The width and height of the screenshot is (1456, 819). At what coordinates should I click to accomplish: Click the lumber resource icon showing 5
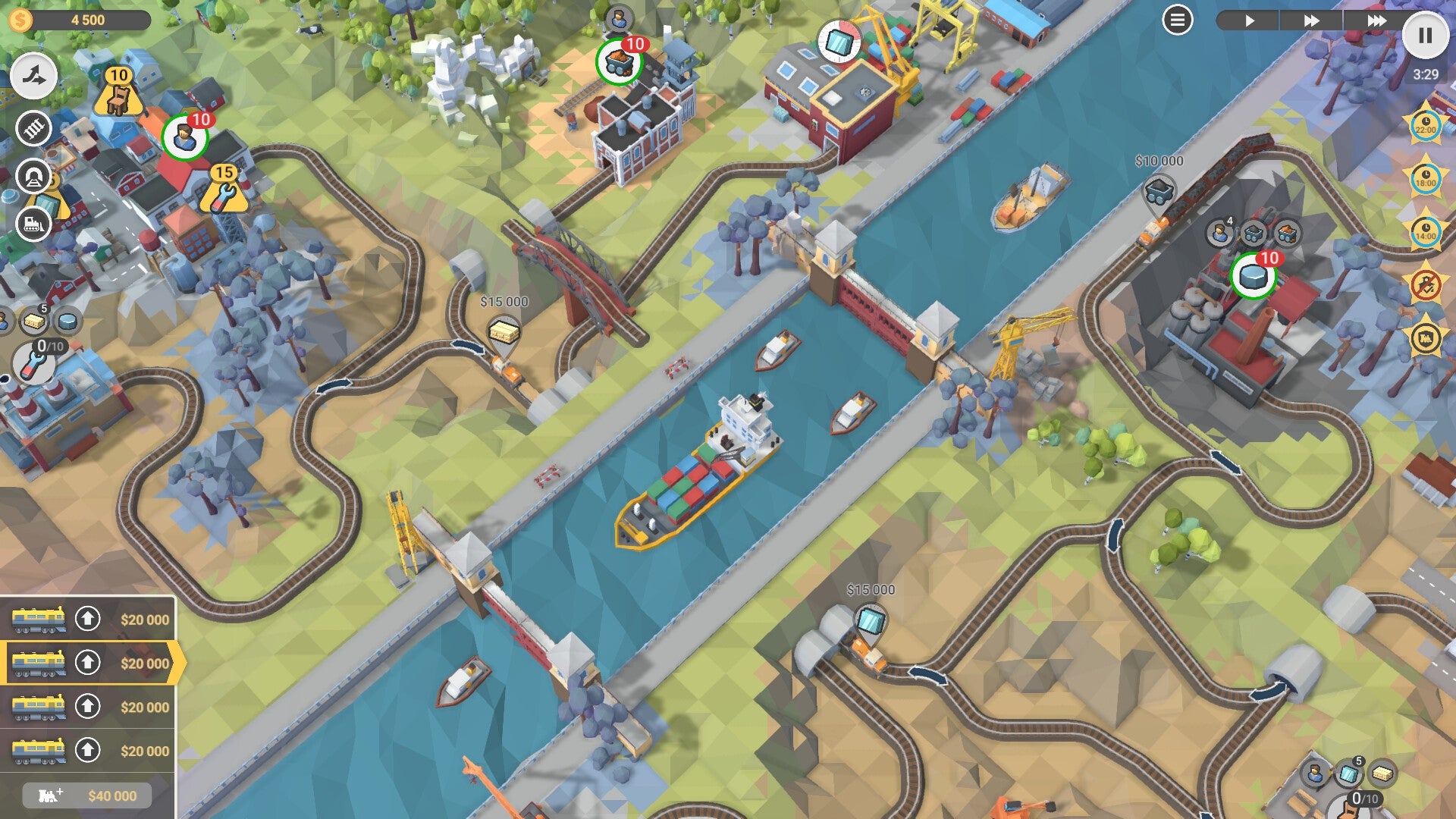34,322
